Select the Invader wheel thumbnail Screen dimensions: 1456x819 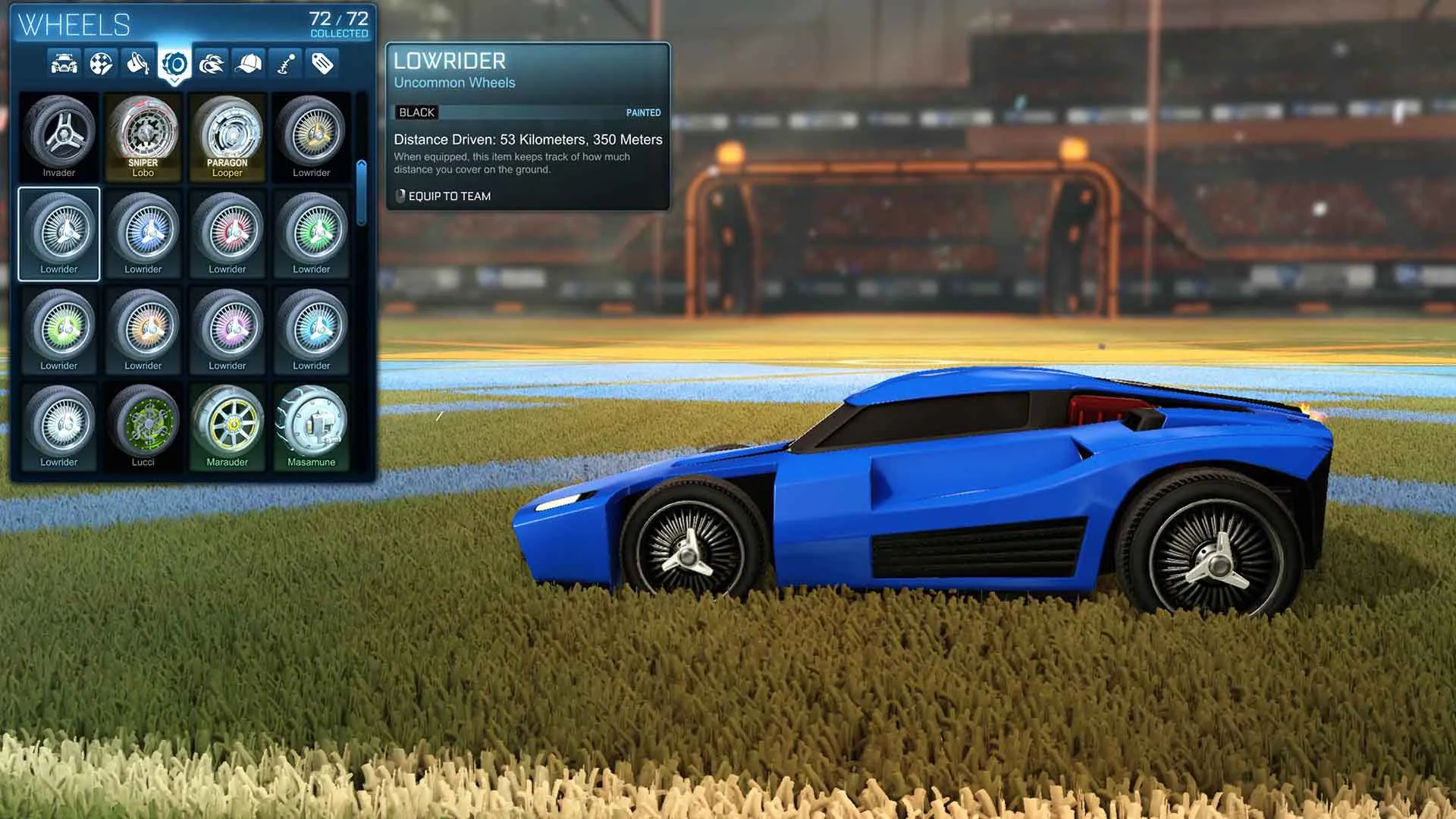(59, 135)
